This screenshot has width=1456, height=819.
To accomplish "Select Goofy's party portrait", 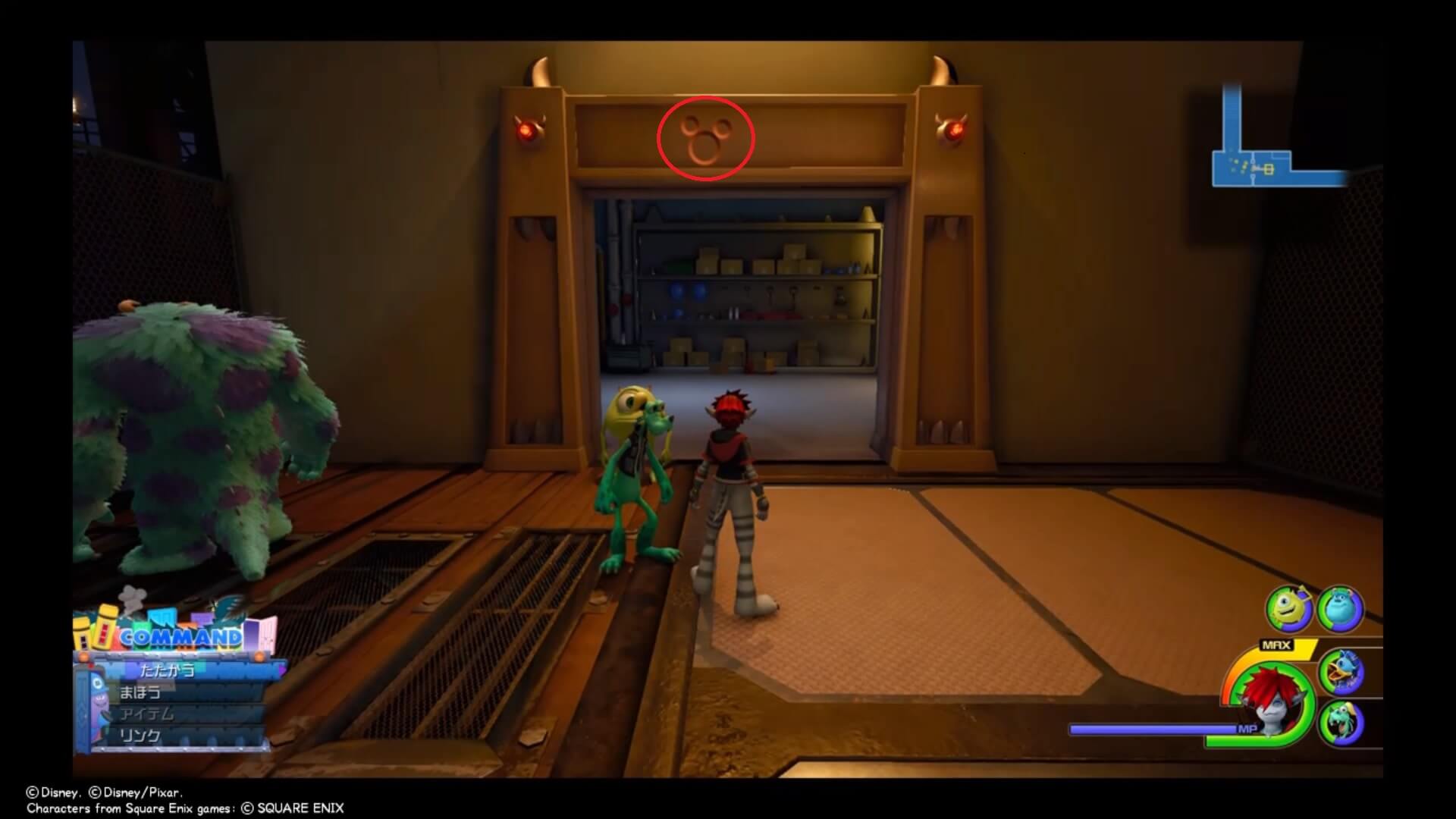I will (1341, 723).
